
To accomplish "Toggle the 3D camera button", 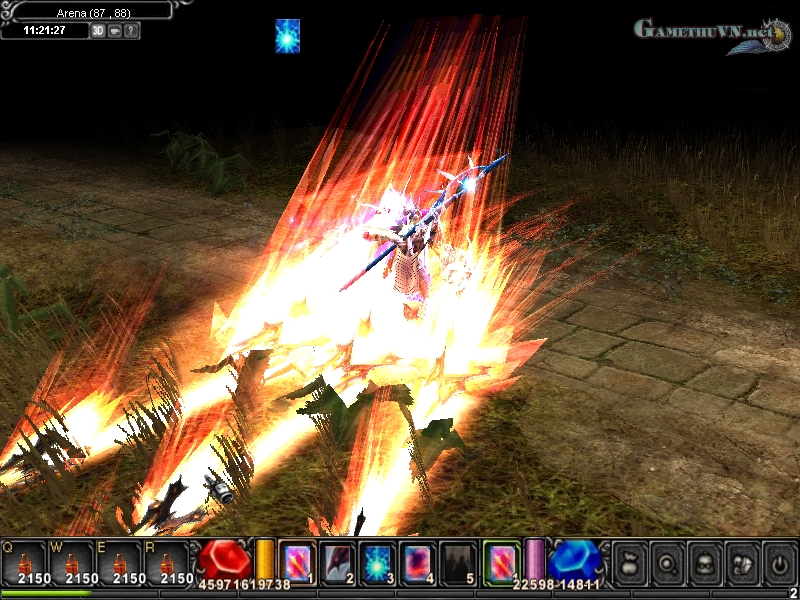I will click(98, 31).
